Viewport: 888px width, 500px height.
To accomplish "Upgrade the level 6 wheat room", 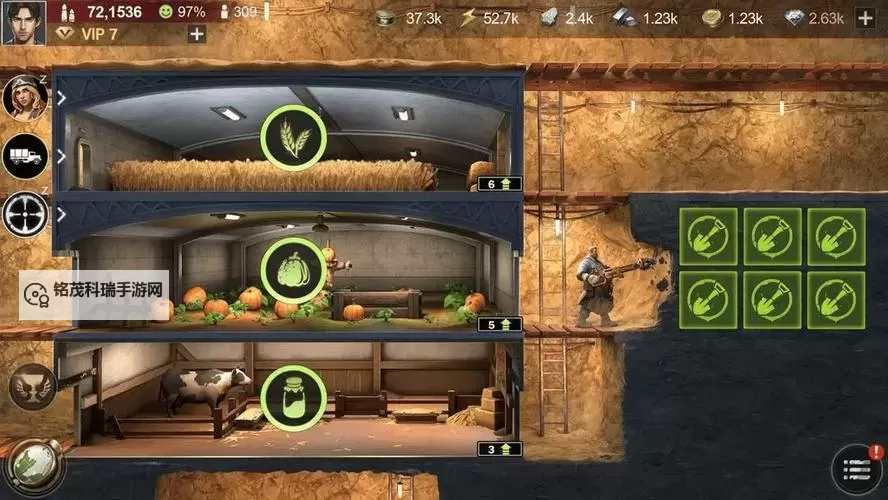I will click(500, 183).
